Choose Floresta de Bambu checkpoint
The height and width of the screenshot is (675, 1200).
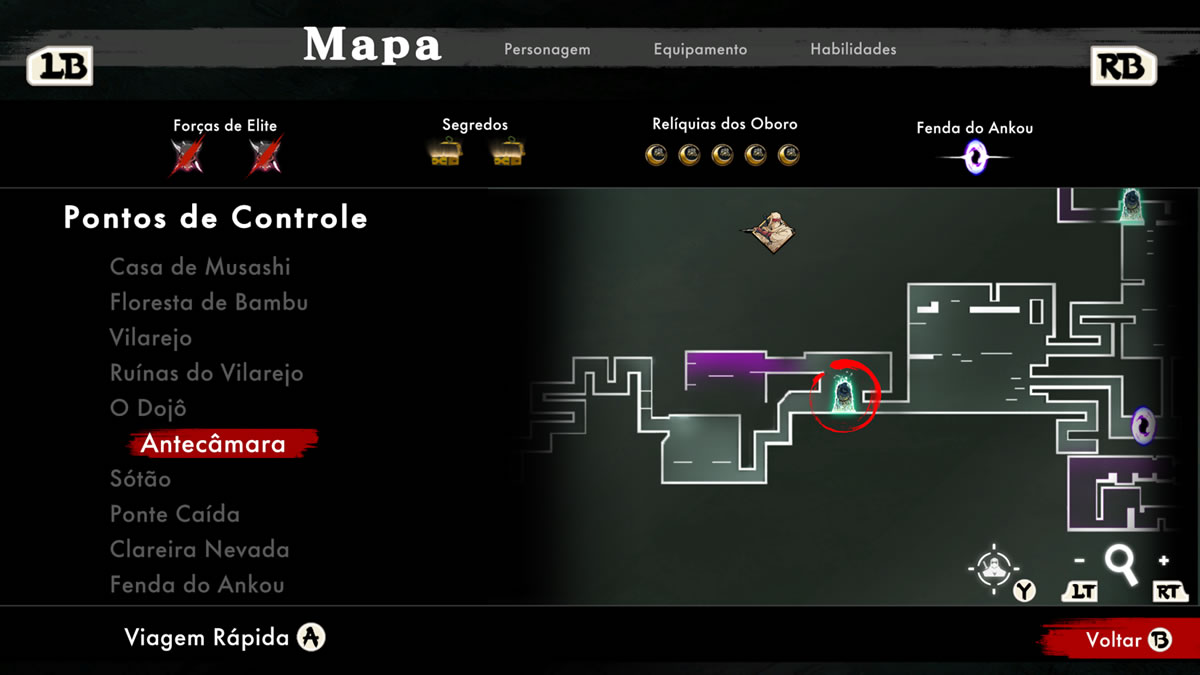coord(209,302)
